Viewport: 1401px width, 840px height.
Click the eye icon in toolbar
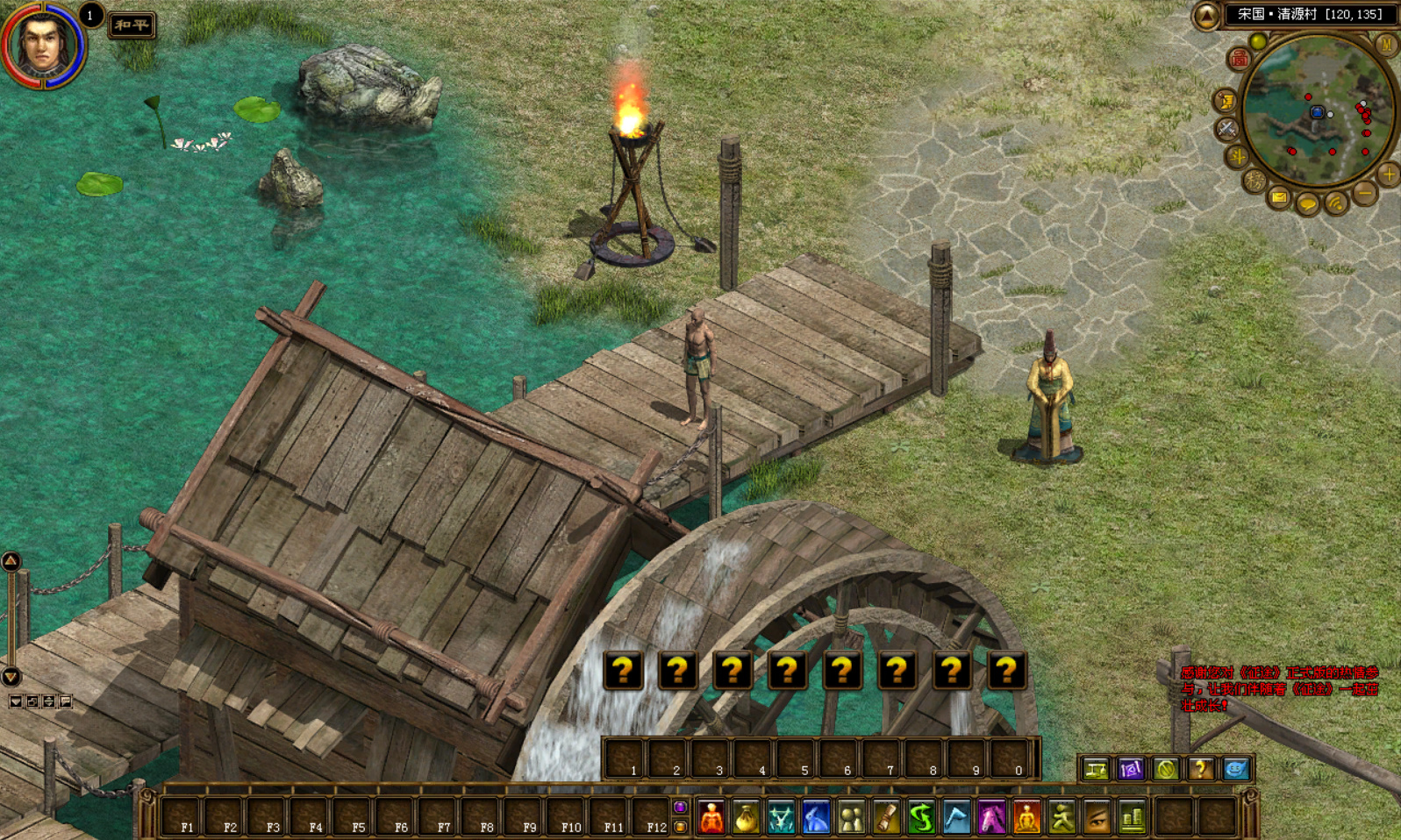pos(1097,818)
